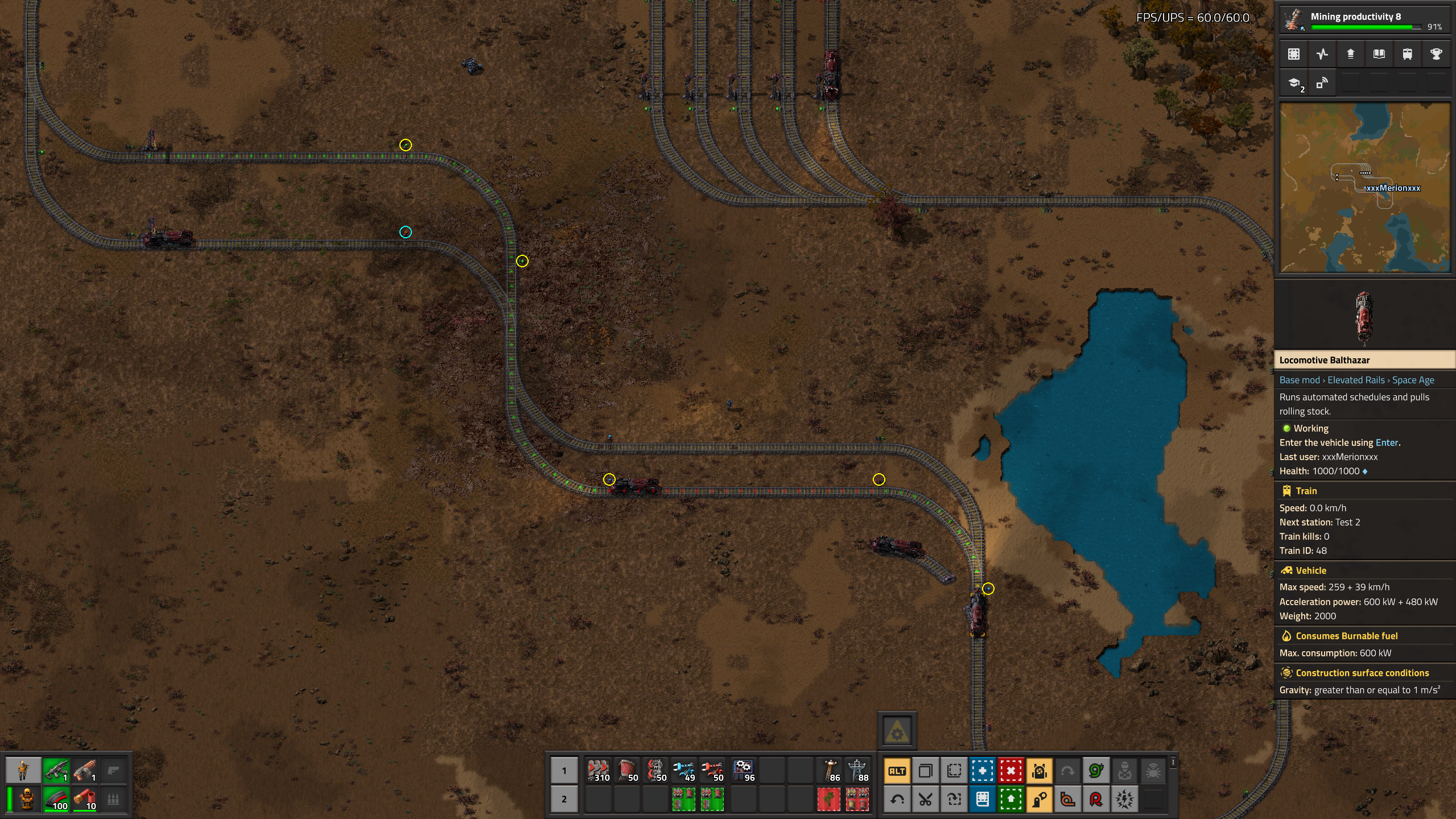
Task: Use the scissors cut tool shortcut
Action: tap(925, 800)
